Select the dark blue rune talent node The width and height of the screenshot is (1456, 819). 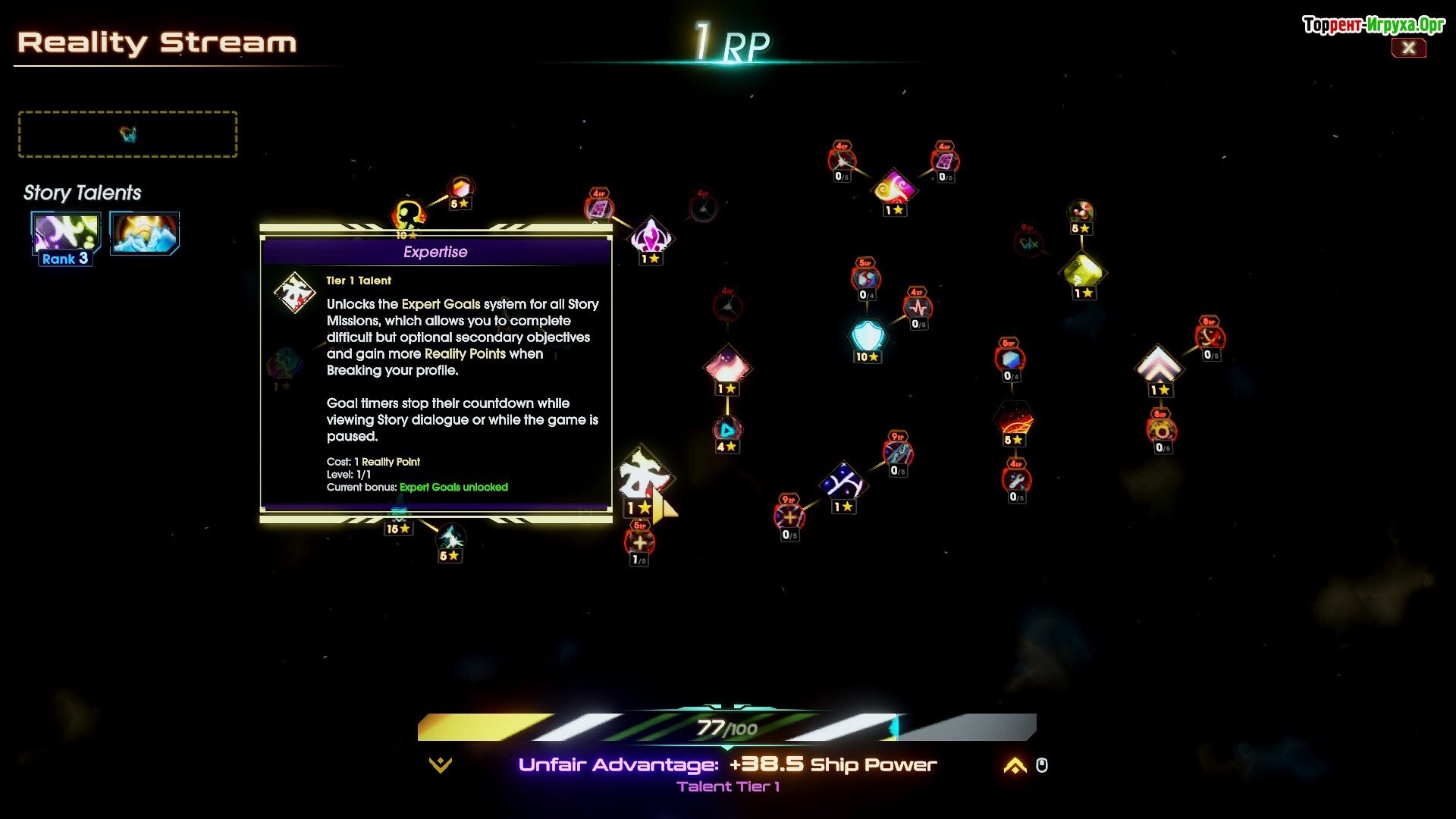pyautogui.click(x=843, y=482)
